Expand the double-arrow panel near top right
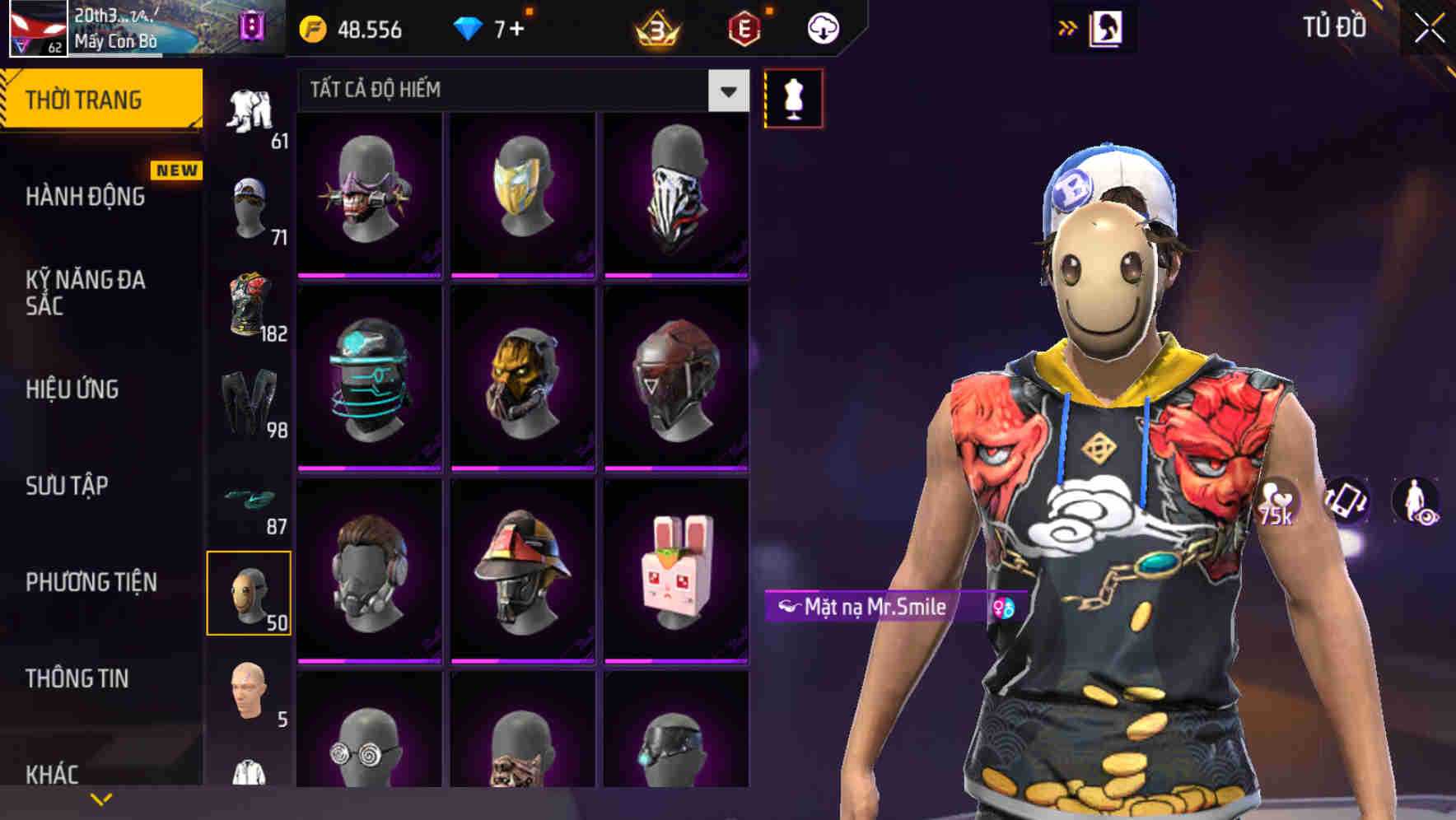 click(1068, 27)
